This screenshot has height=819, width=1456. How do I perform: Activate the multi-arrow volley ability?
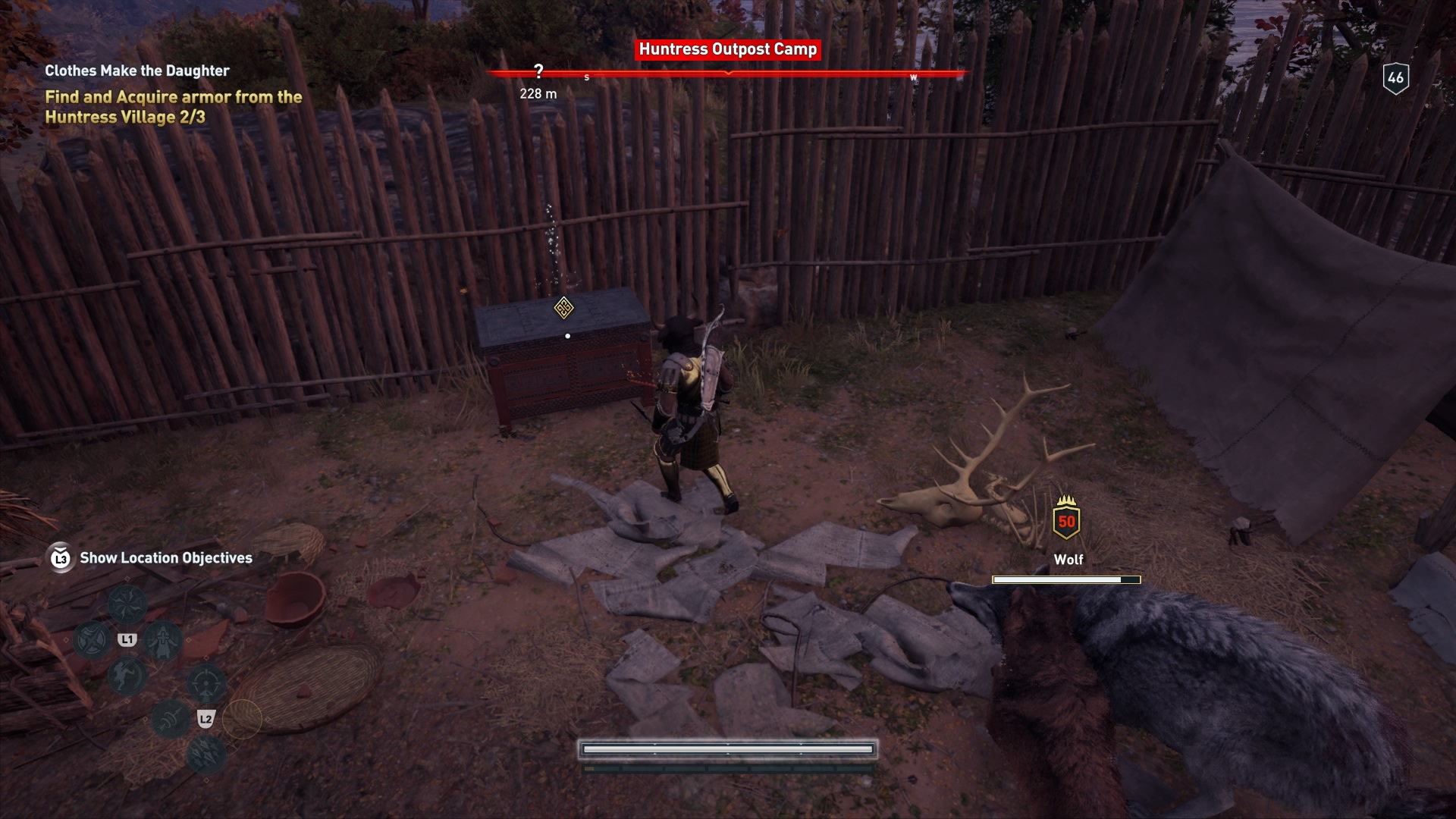pos(206,754)
